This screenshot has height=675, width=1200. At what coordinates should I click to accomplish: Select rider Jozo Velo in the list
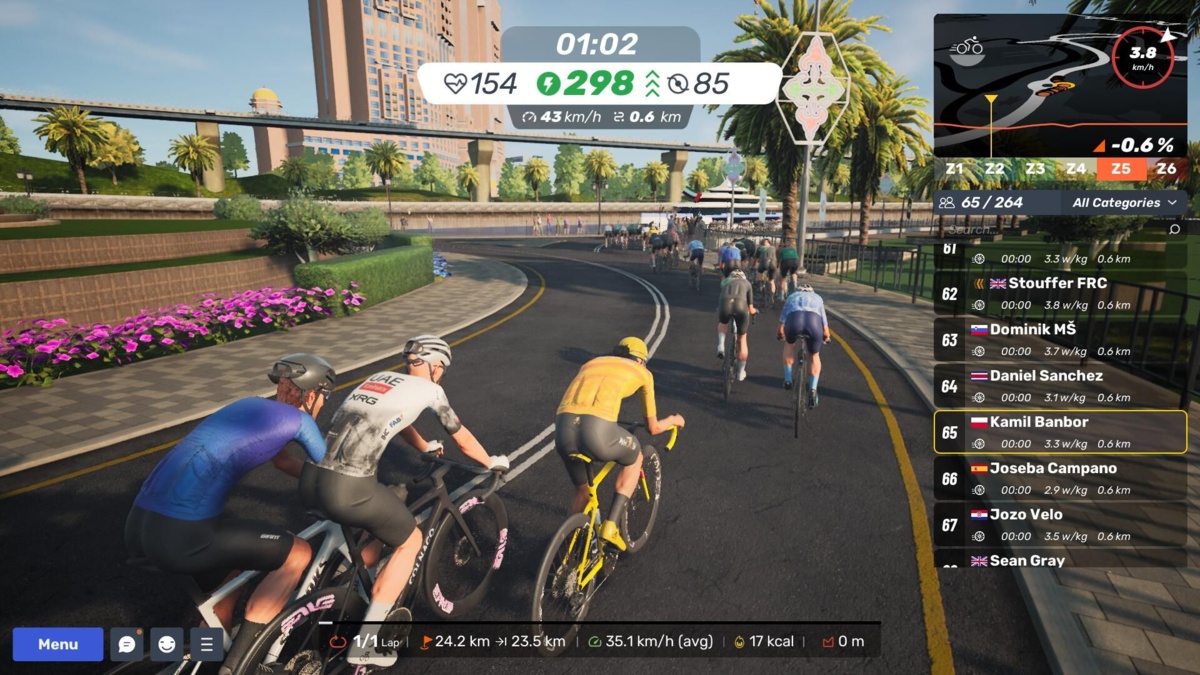click(1060, 524)
